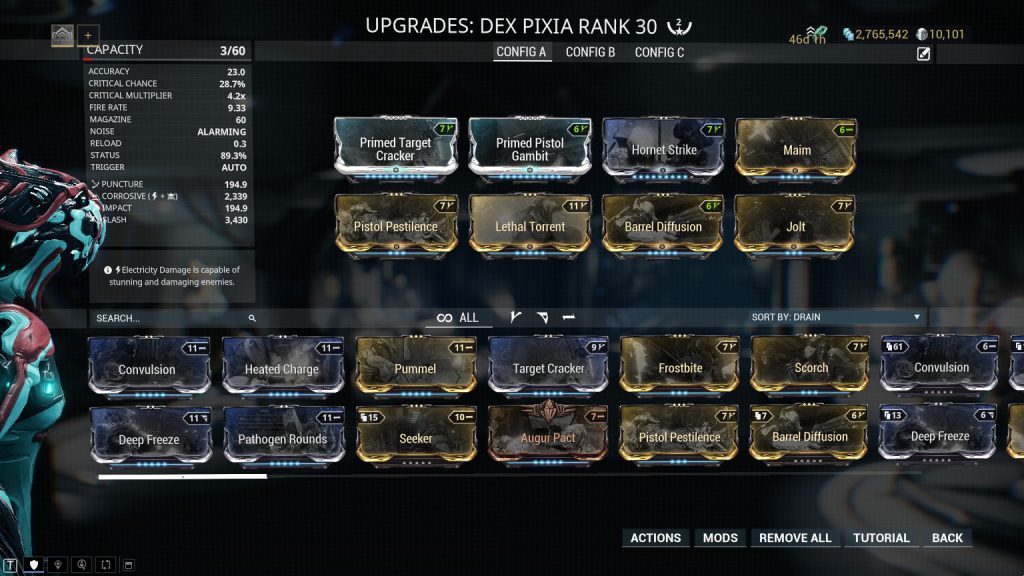Screen dimensions: 1024x576
Task: Click the rename config pencil icon
Action: coord(923,54)
